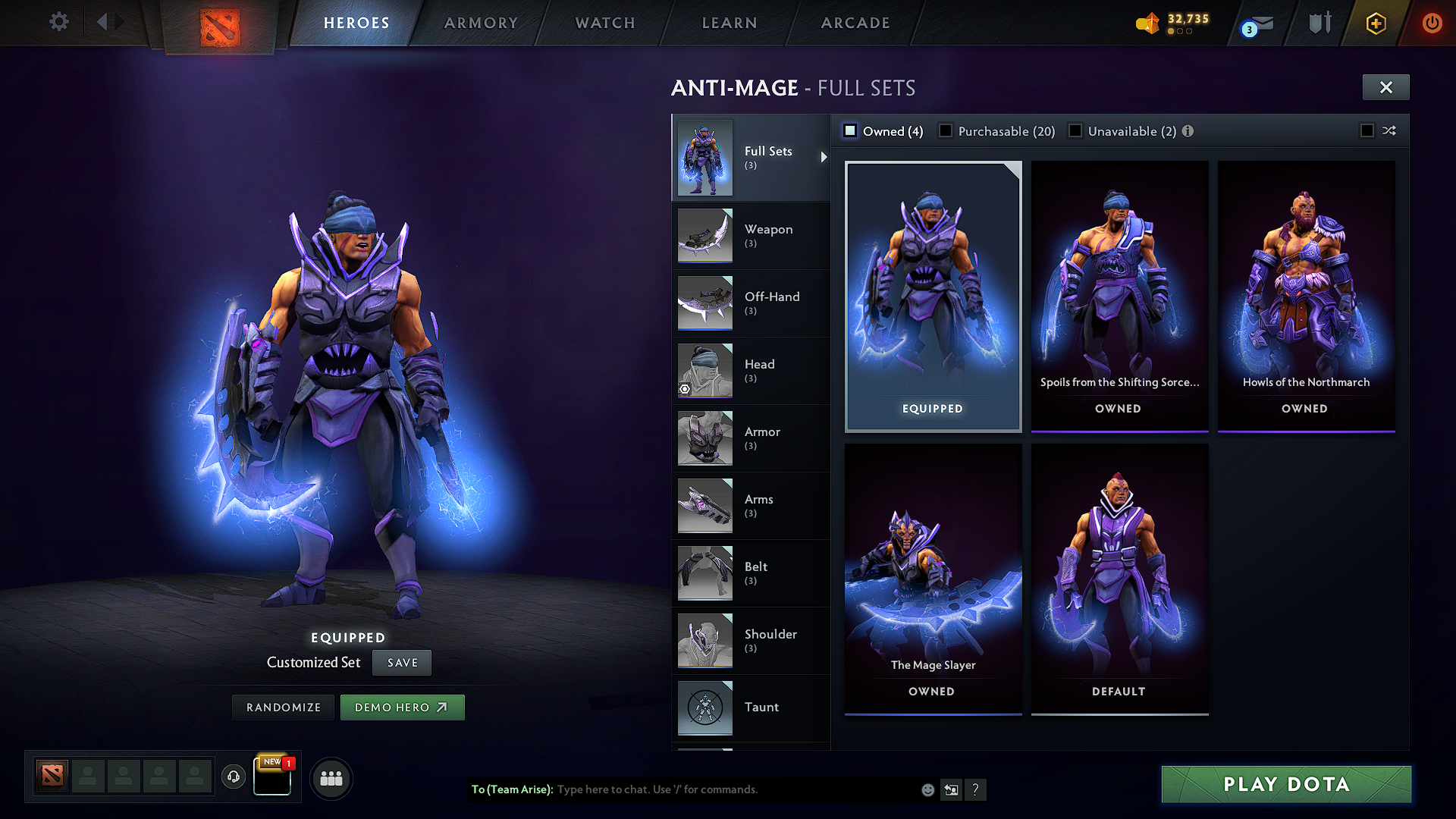Save the Customized Set

coord(401,662)
